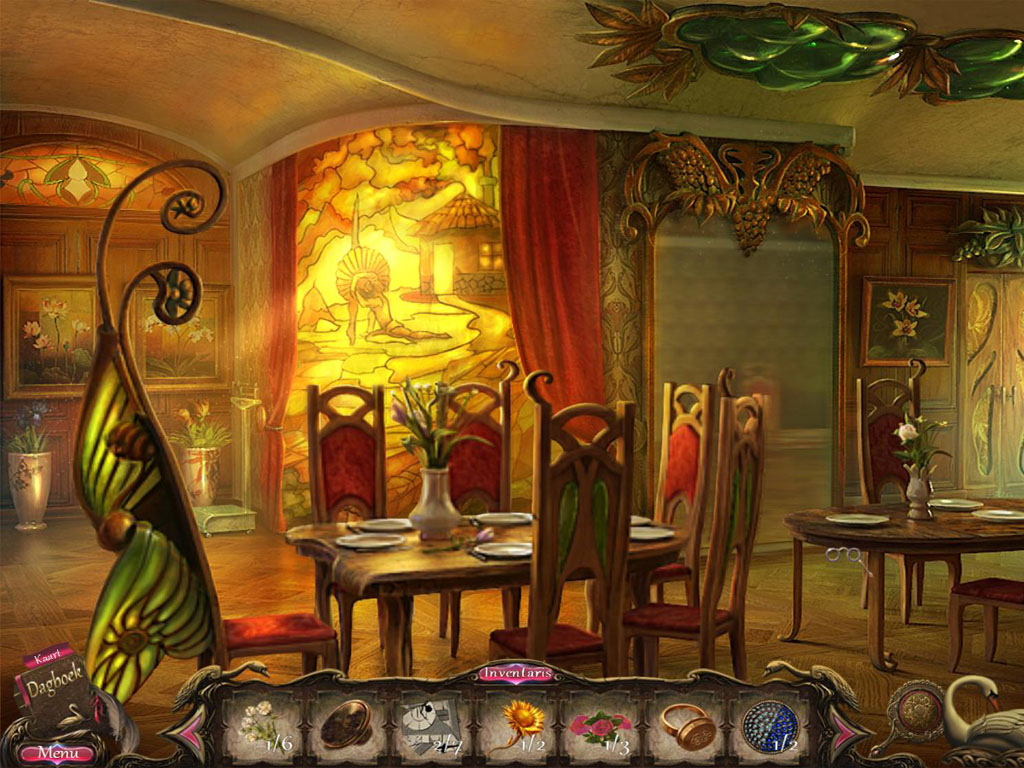Open the Menu button
The height and width of the screenshot is (768, 1024).
coord(57,752)
